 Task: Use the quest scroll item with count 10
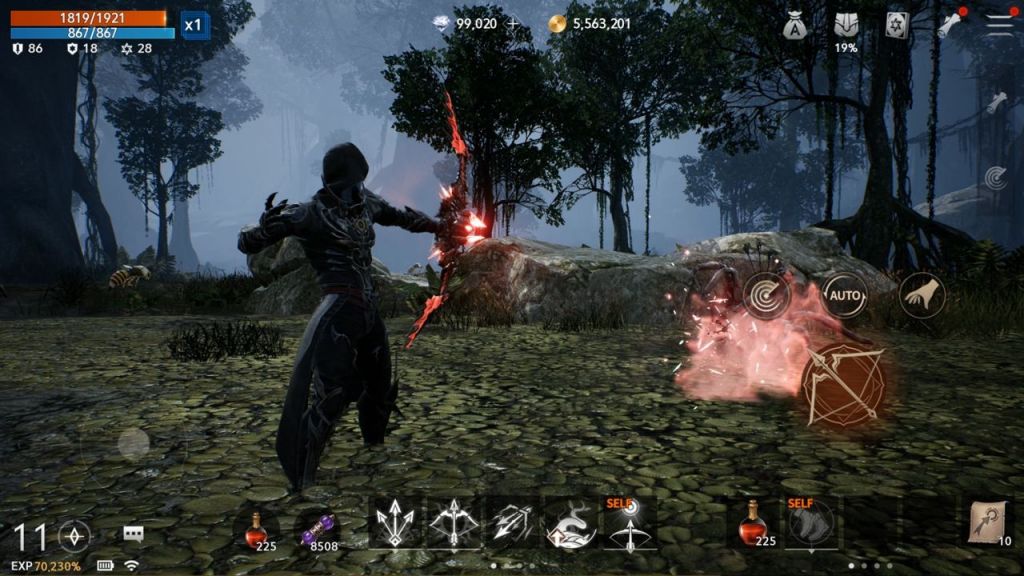point(989,523)
